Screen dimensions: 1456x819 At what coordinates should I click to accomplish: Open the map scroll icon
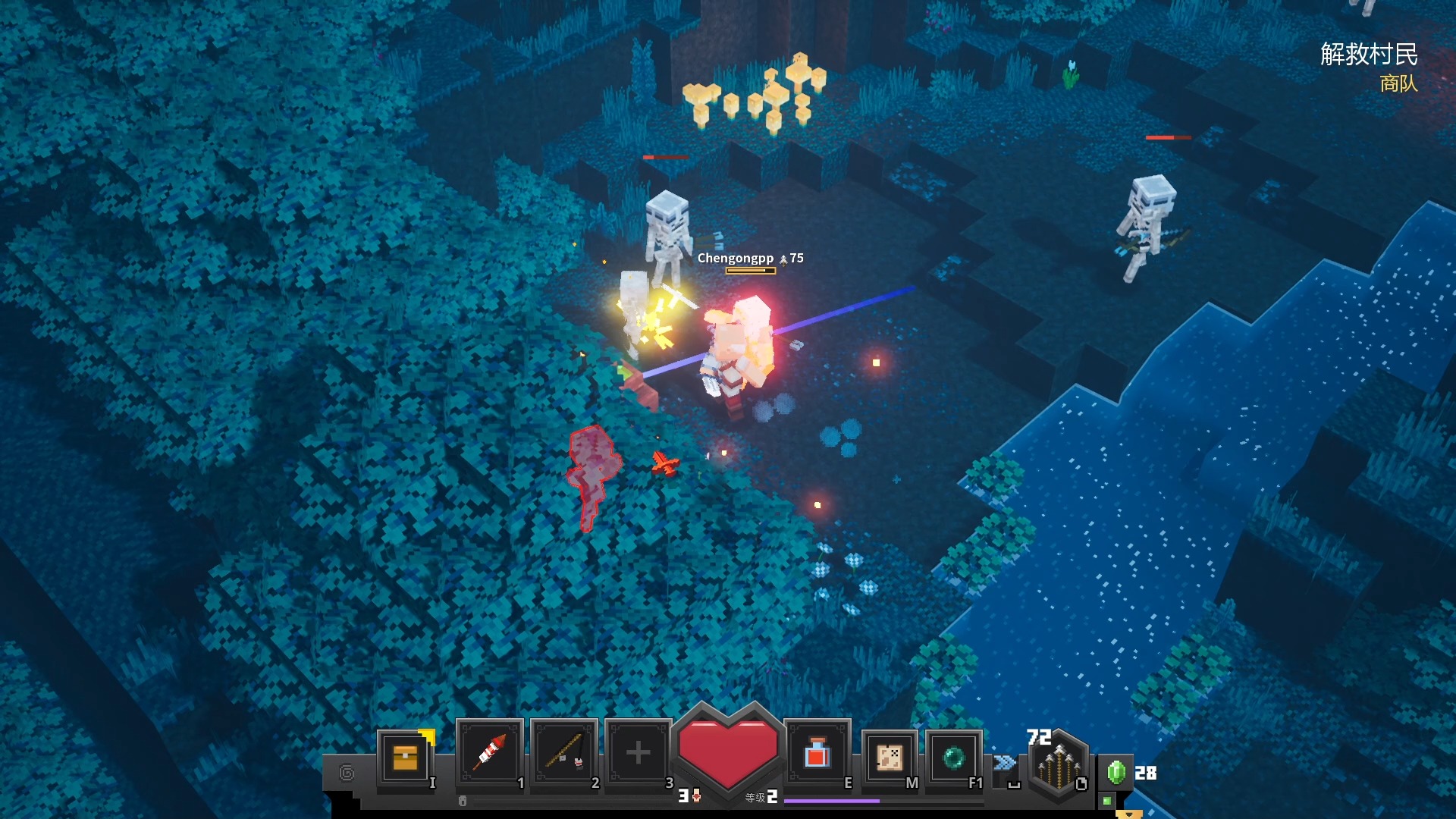[889, 757]
